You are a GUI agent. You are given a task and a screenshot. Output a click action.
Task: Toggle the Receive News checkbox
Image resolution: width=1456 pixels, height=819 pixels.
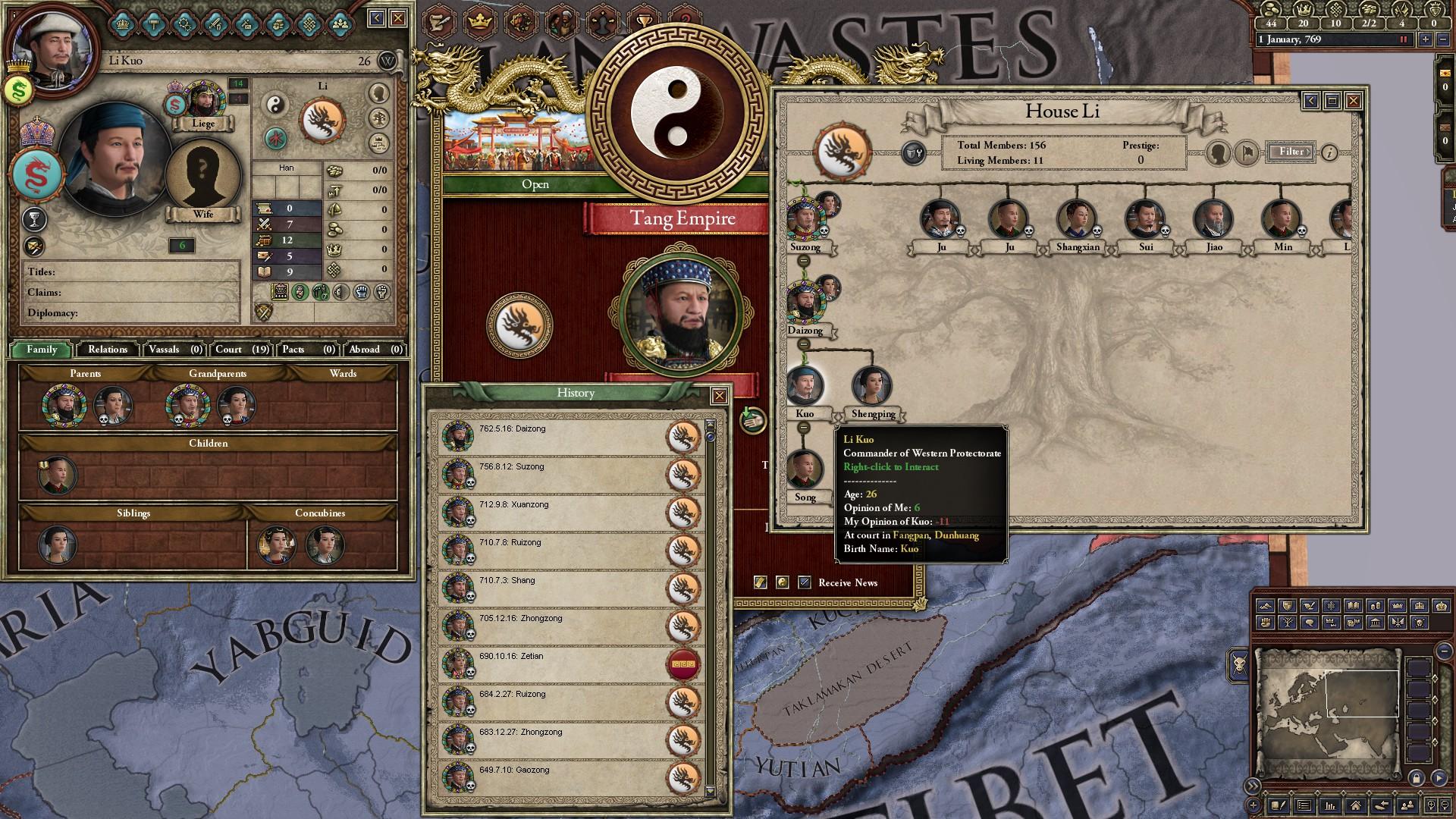[x=805, y=582]
